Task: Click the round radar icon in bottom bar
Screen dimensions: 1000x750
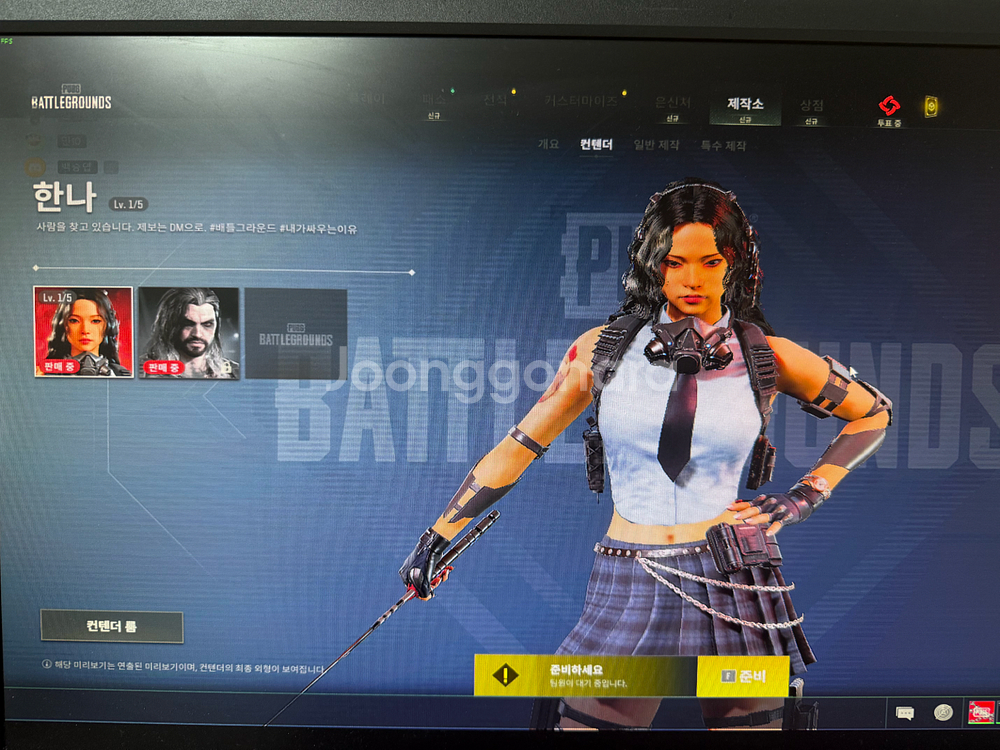Action: tap(943, 712)
